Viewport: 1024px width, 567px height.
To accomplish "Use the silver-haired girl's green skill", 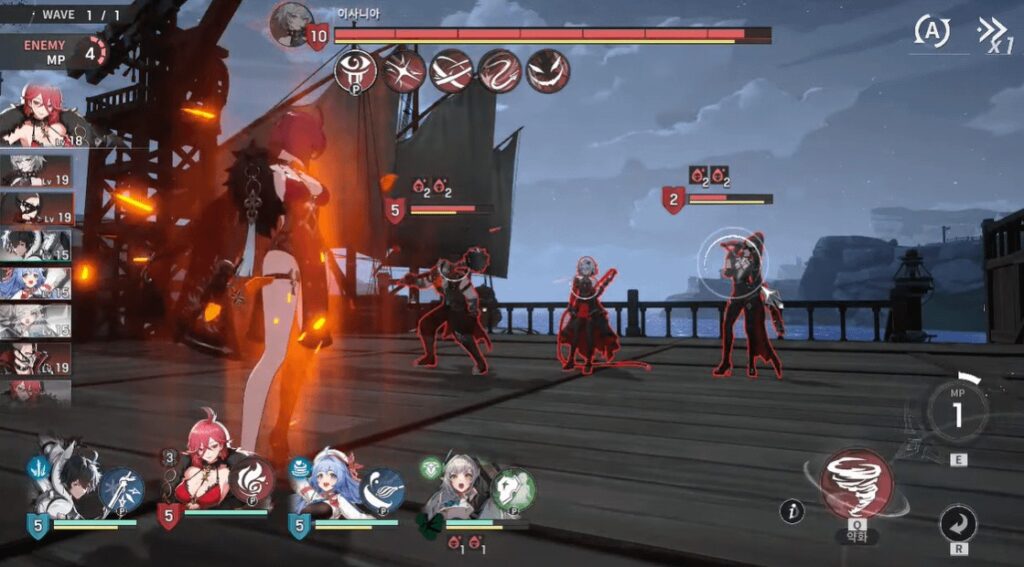I will [513, 489].
